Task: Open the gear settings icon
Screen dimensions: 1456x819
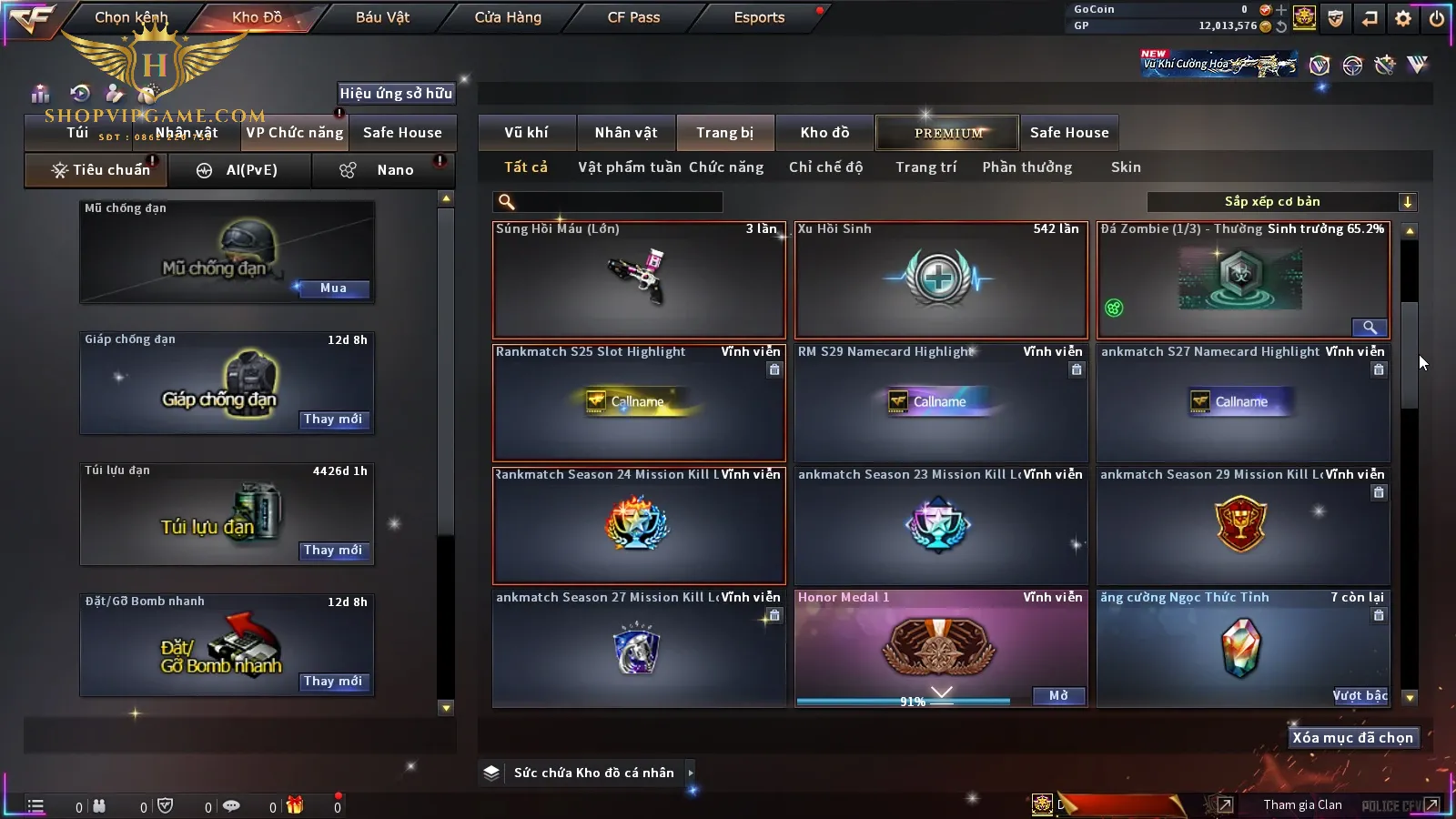Action: point(1403,18)
